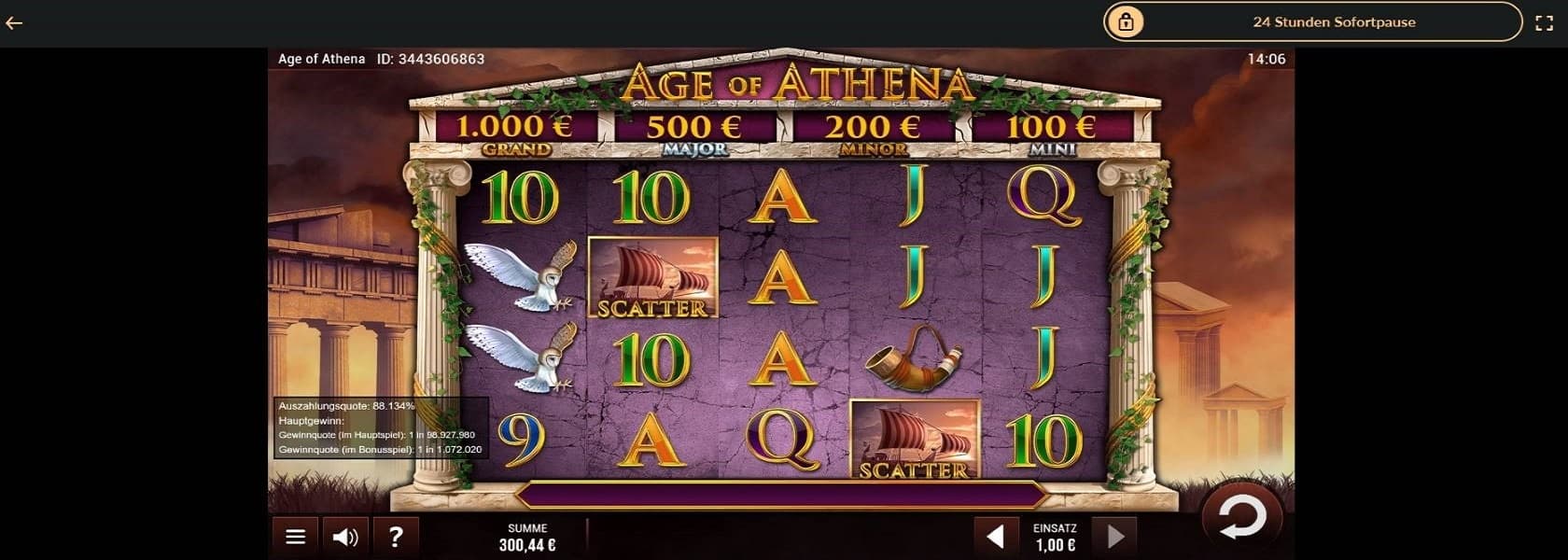Activate the 24 Stunden Sofortpause button
Screen dimensions: 1568x560
(x=1312, y=22)
